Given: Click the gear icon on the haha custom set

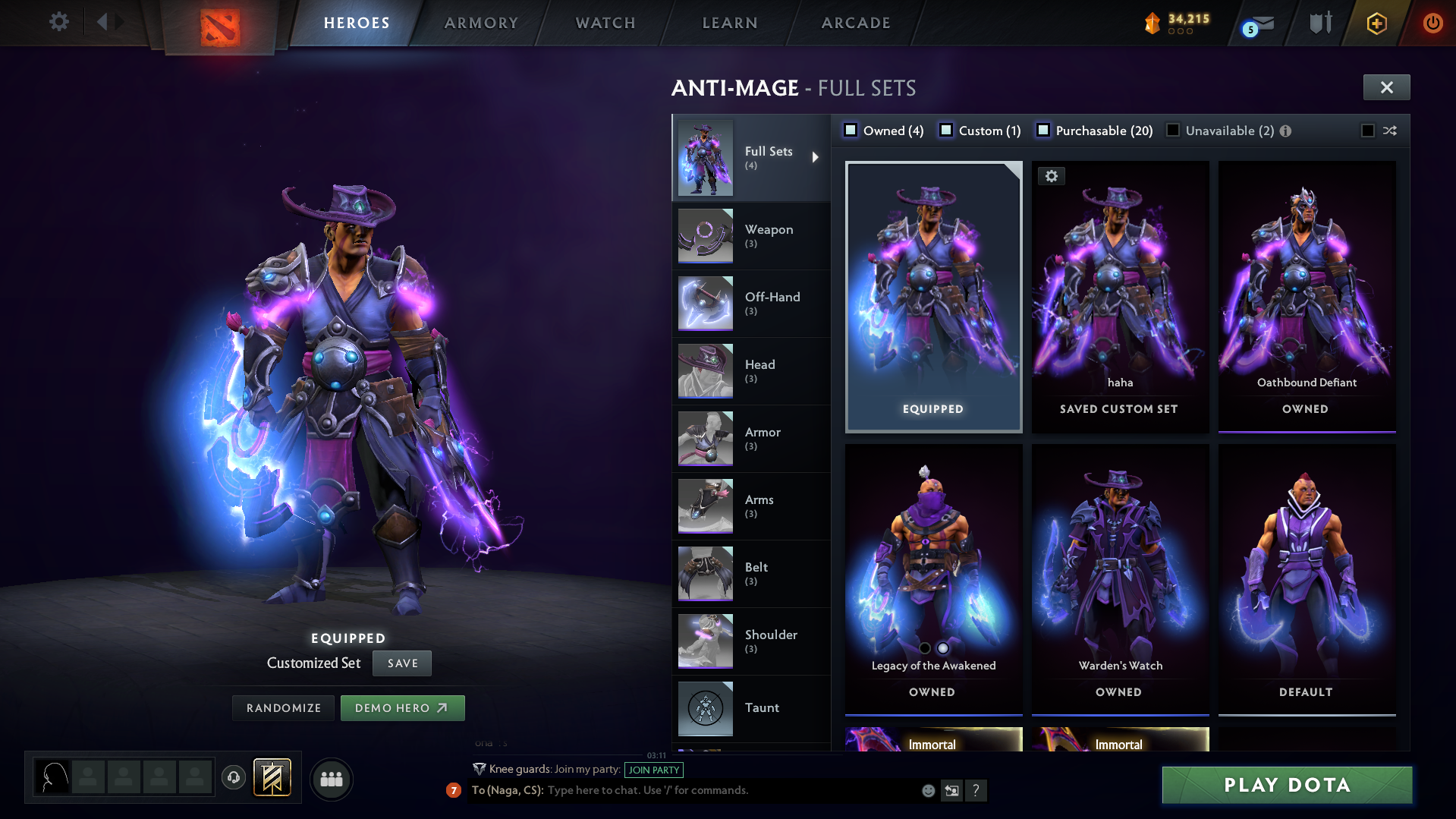Looking at the screenshot, I should click(x=1052, y=175).
